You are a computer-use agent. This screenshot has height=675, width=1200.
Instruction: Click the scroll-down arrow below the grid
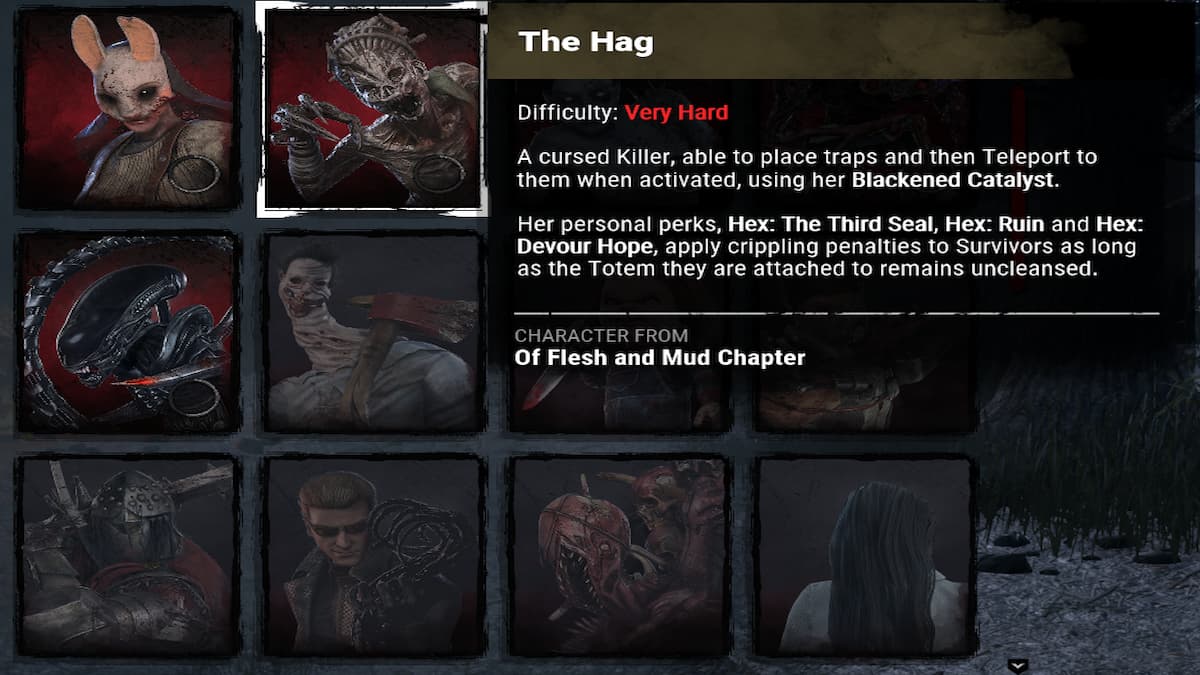(x=1018, y=666)
